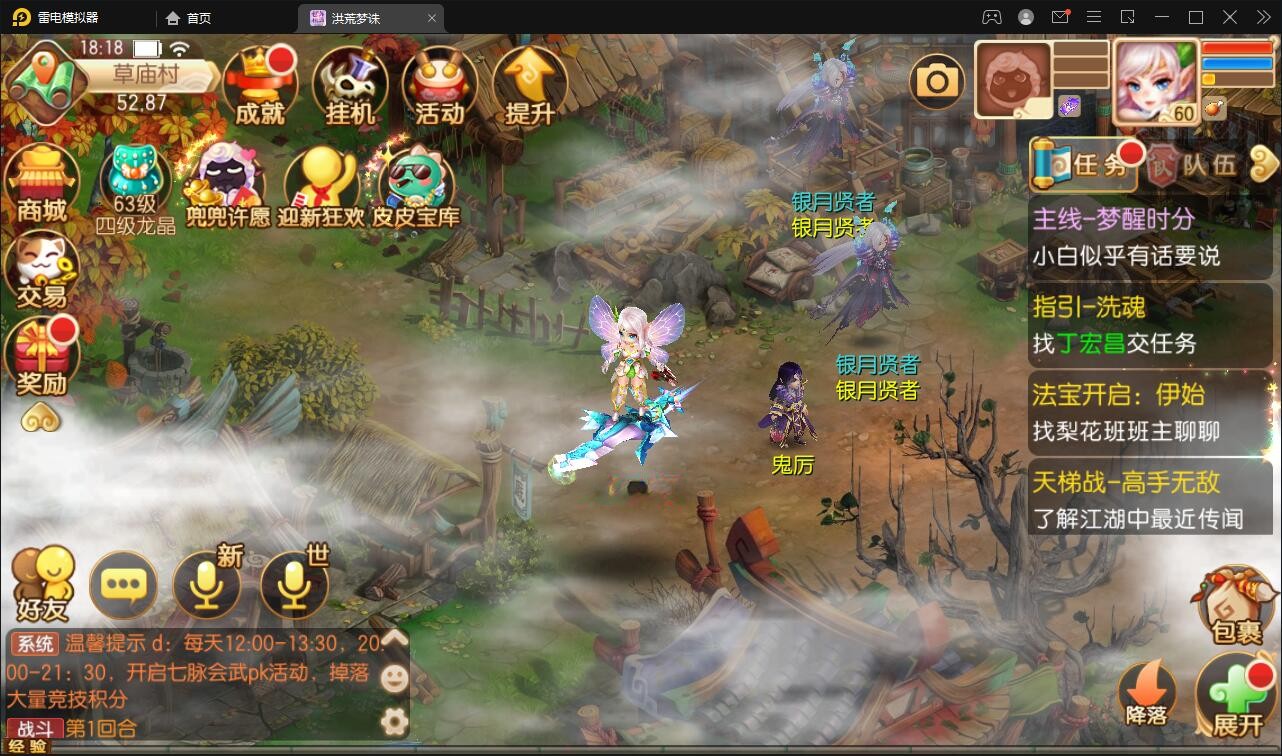Close the 洪荒梦诛 emulator tab

pos(432,18)
